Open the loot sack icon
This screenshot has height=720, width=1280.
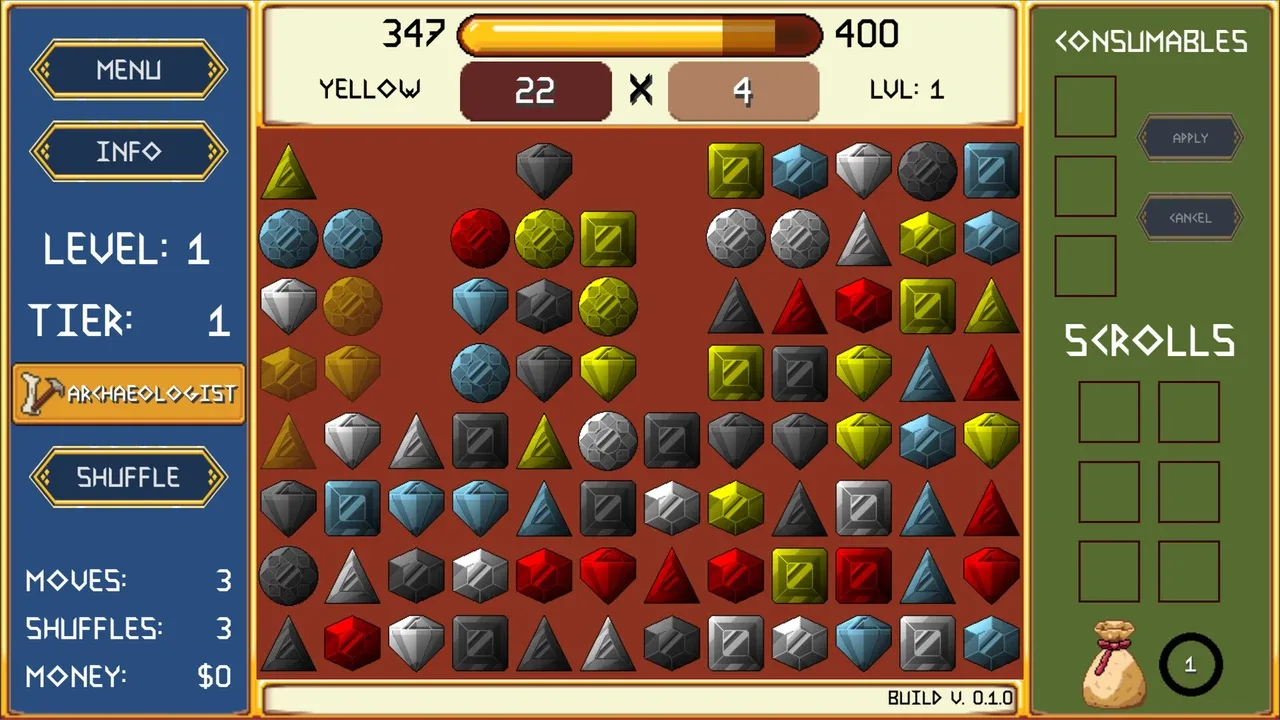coord(1113,663)
